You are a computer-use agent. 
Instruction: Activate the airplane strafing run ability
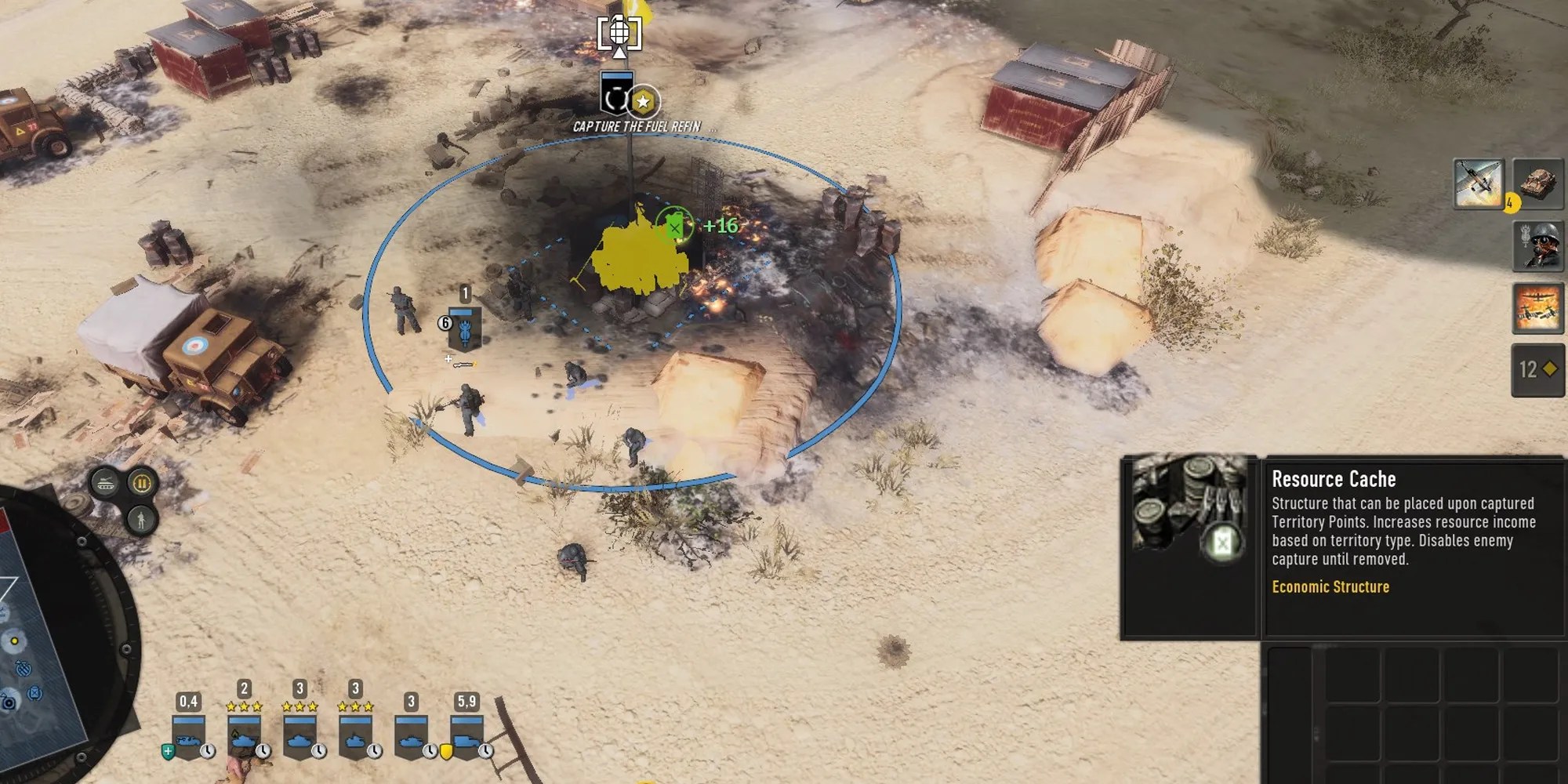1479,184
